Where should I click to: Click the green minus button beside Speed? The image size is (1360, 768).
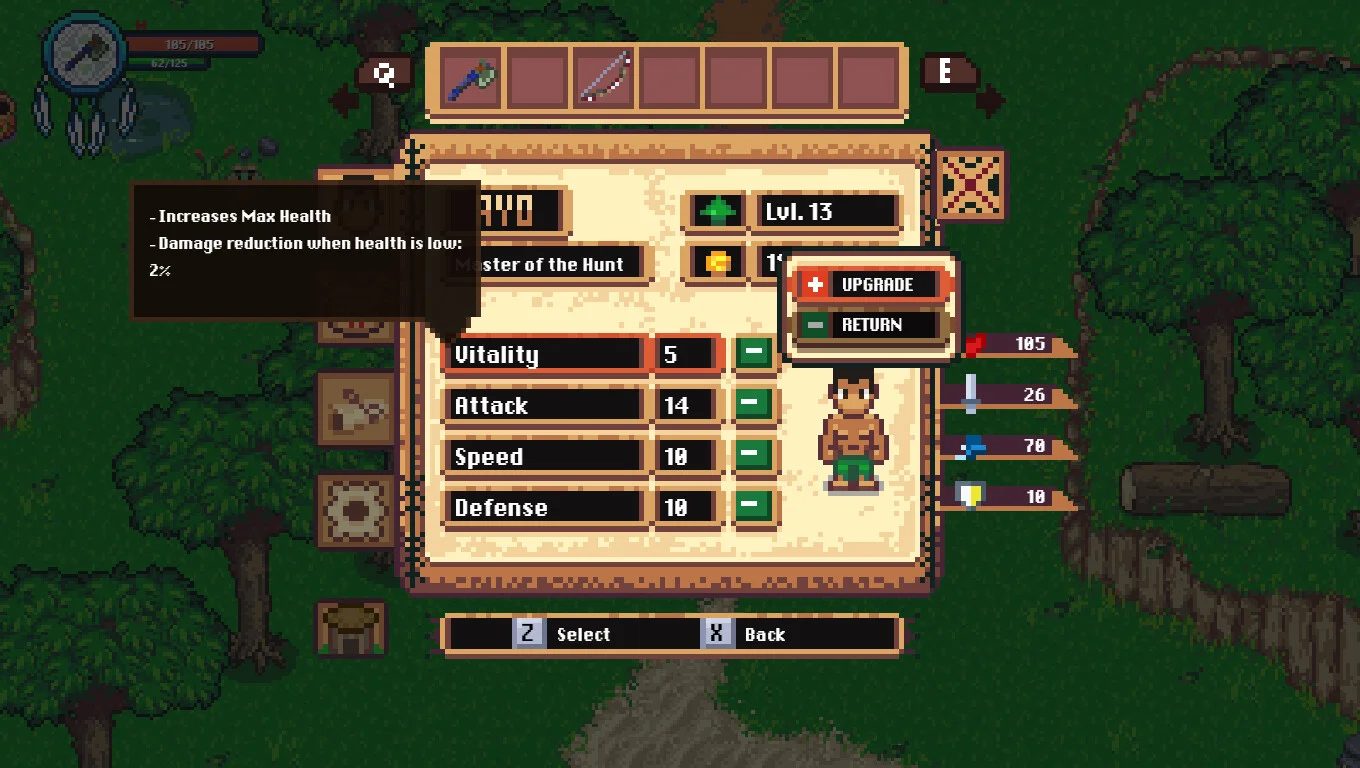(x=755, y=455)
